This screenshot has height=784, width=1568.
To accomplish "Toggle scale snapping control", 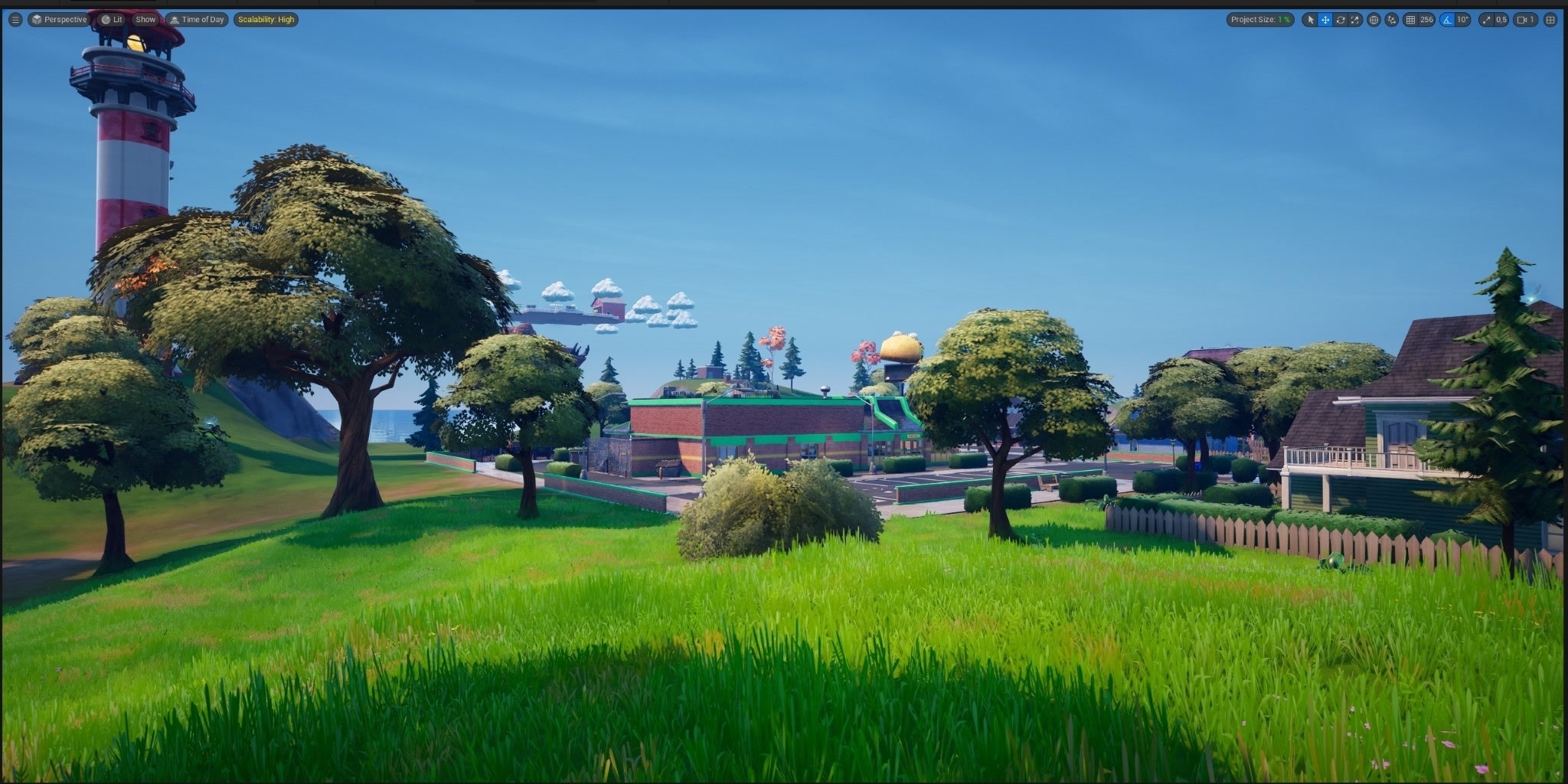I will [1487, 20].
